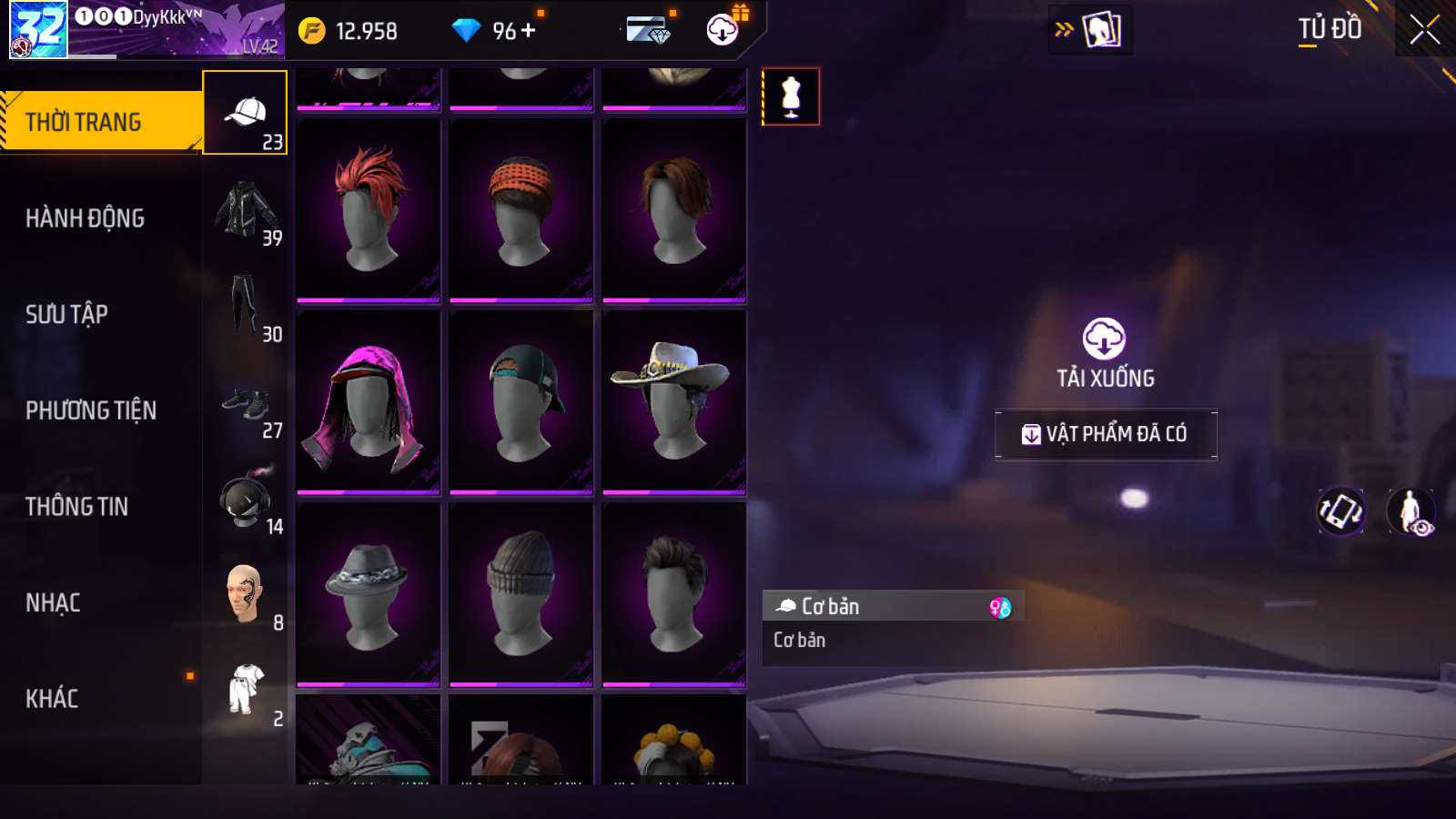Open the Nhạc menu entry
The width and height of the screenshot is (1456, 819).
pyautogui.click(x=54, y=603)
